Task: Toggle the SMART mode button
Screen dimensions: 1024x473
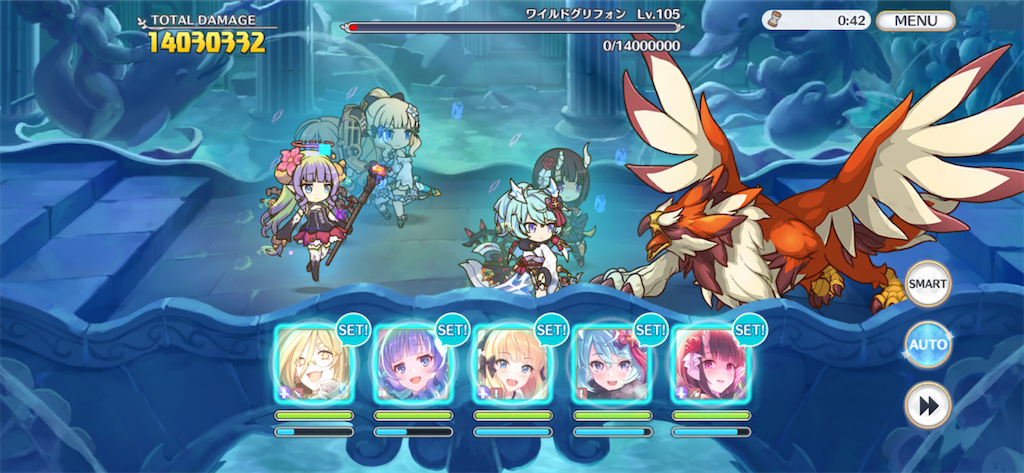Action: (x=927, y=284)
